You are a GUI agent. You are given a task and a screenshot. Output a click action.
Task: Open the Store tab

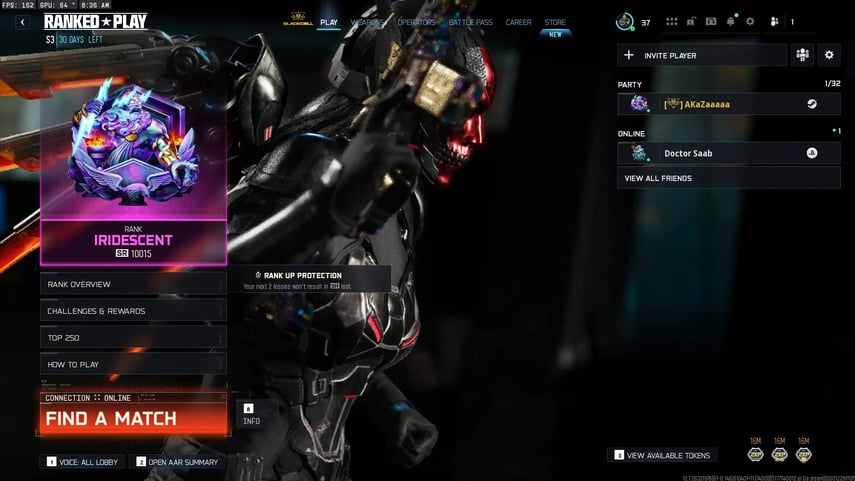(x=555, y=22)
